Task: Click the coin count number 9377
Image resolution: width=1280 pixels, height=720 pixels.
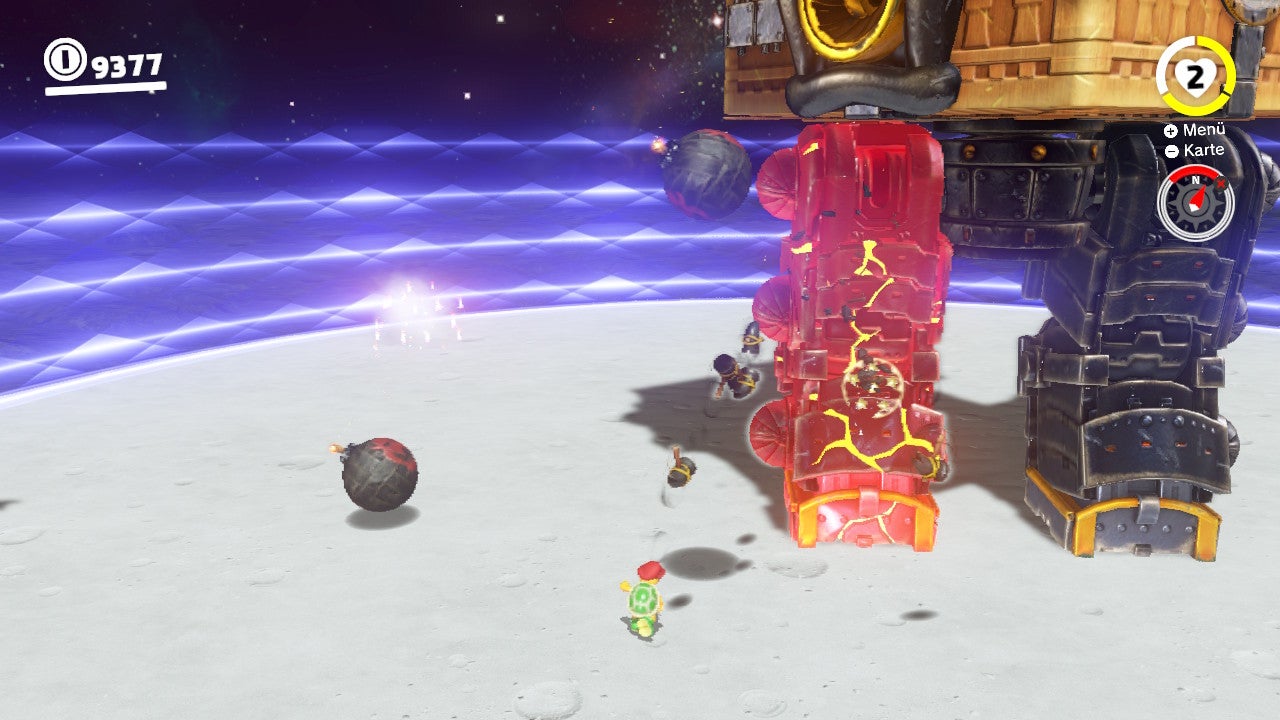Action: point(125,66)
